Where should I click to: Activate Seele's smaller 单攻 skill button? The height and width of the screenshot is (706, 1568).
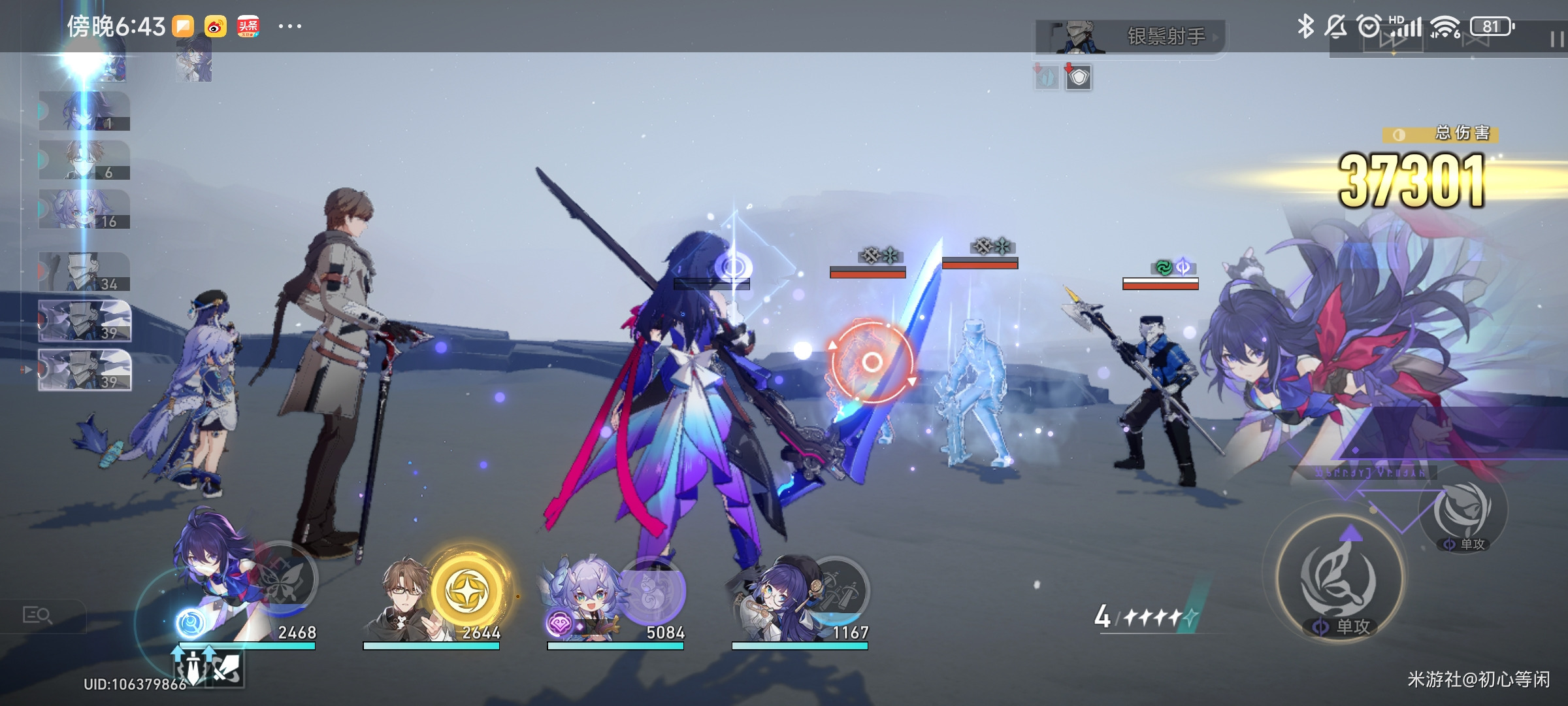coord(1463,513)
